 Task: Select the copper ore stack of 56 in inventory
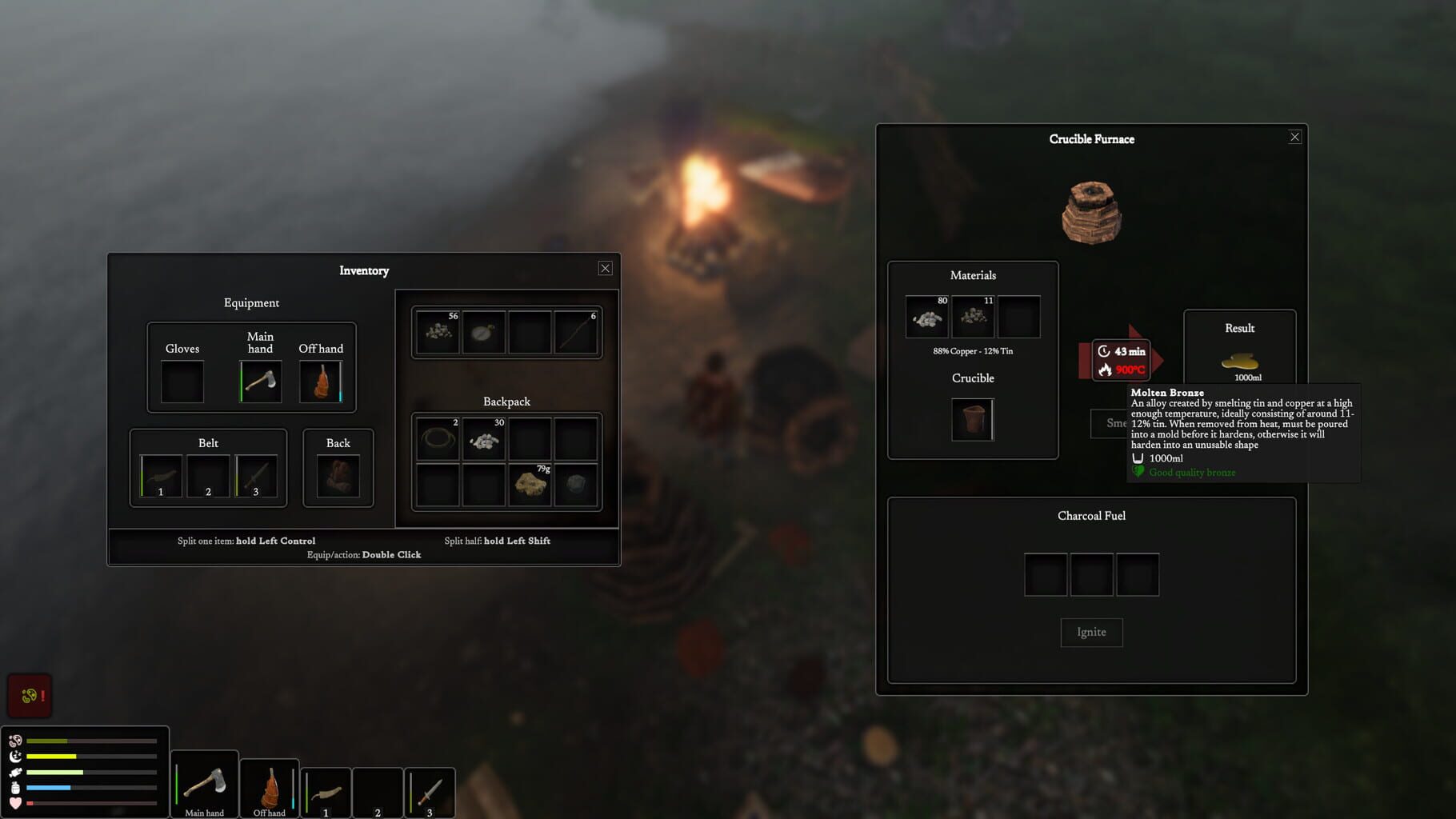[437, 334]
